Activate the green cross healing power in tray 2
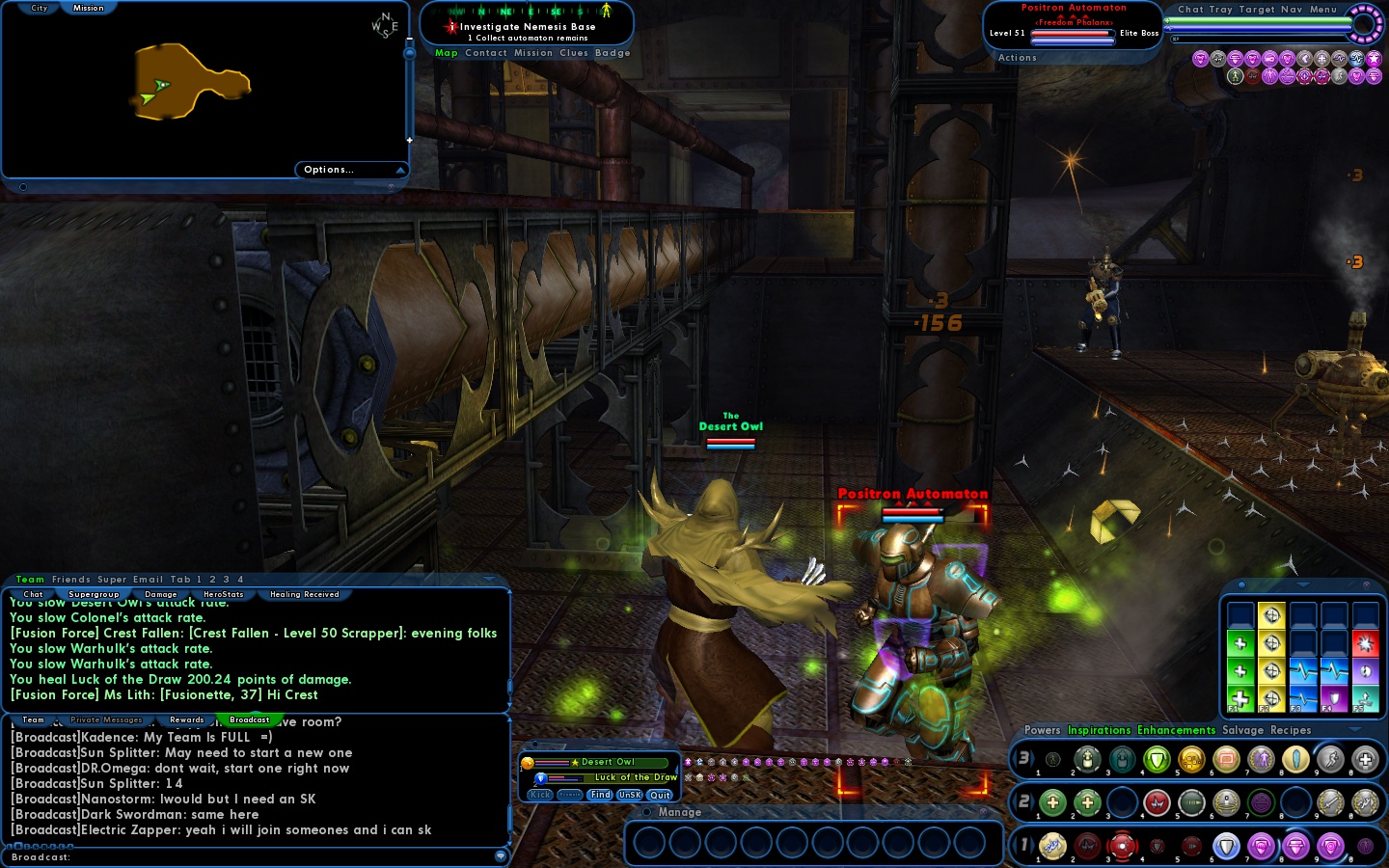The width and height of the screenshot is (1389, 868). click(x=1052, y=803)
